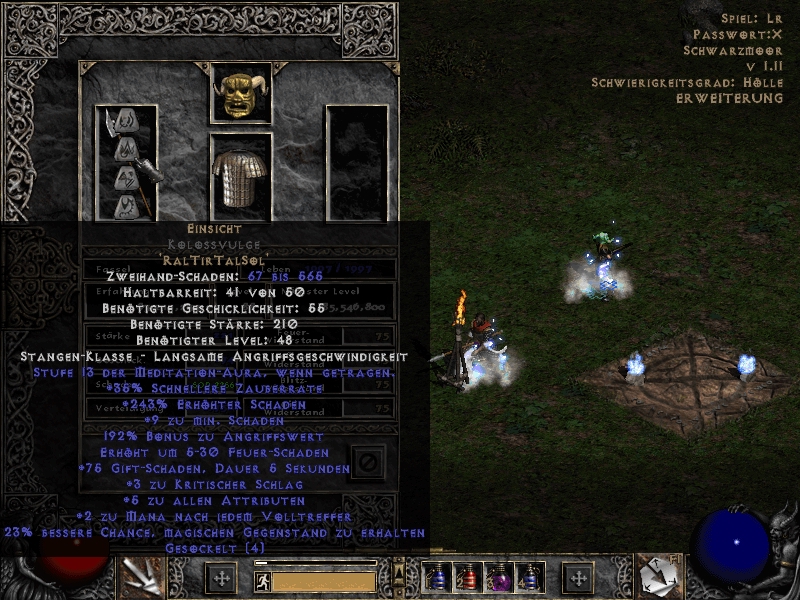Viewport: 800px width, 600px height.
Task: Click the empty off-hand equipment slot
Action: (356, 162)
